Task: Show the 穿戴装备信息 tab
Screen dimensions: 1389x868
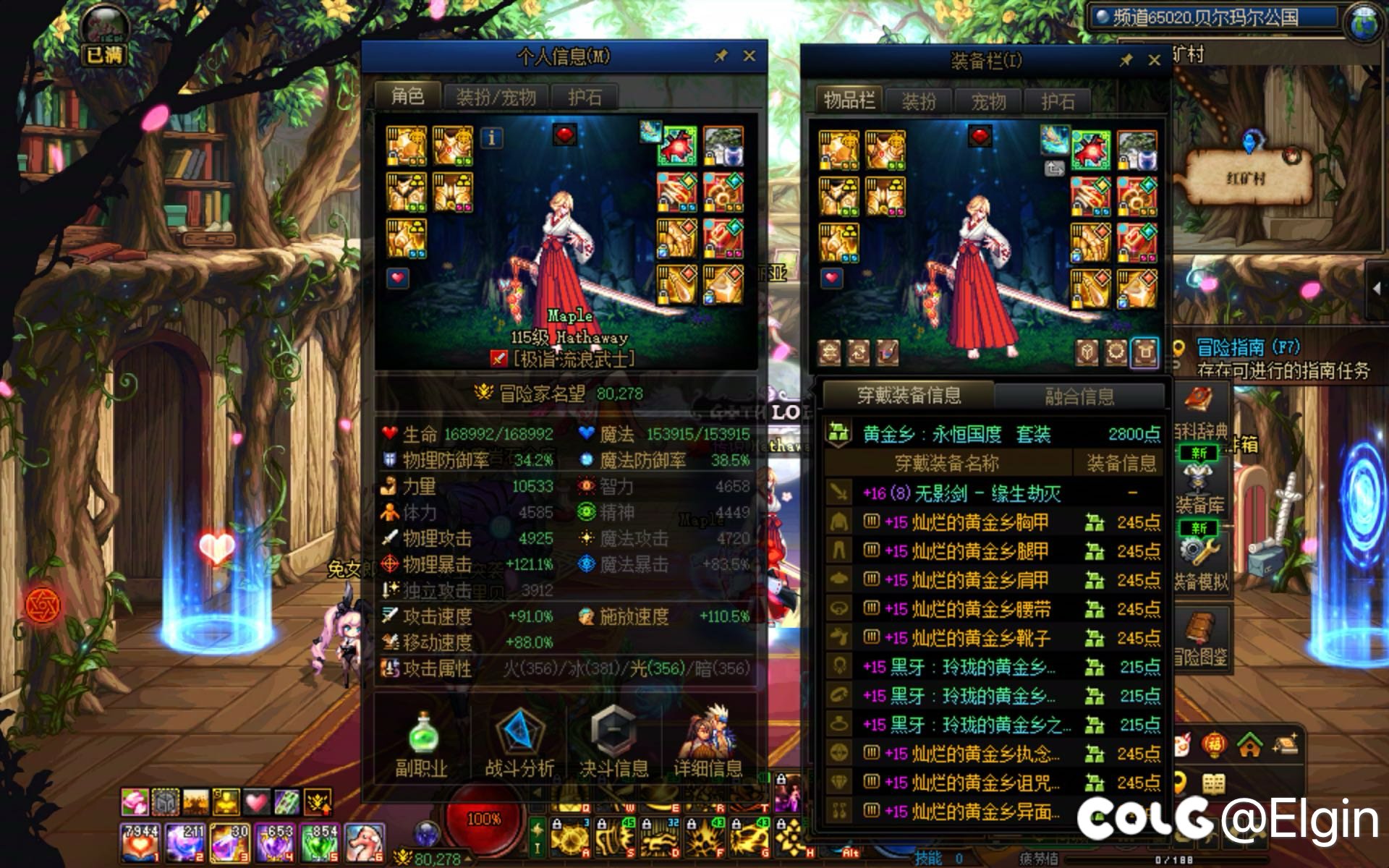Action: click(909, 395)
